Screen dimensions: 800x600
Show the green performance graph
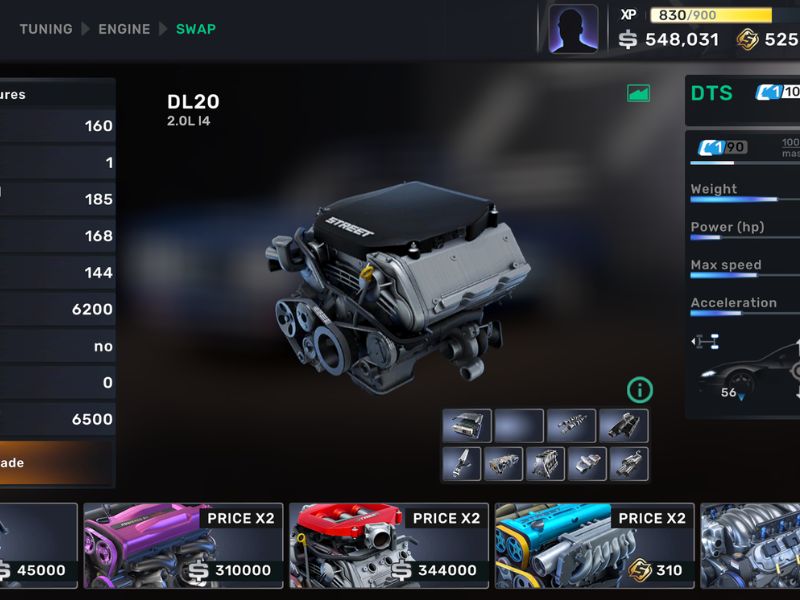638,93
